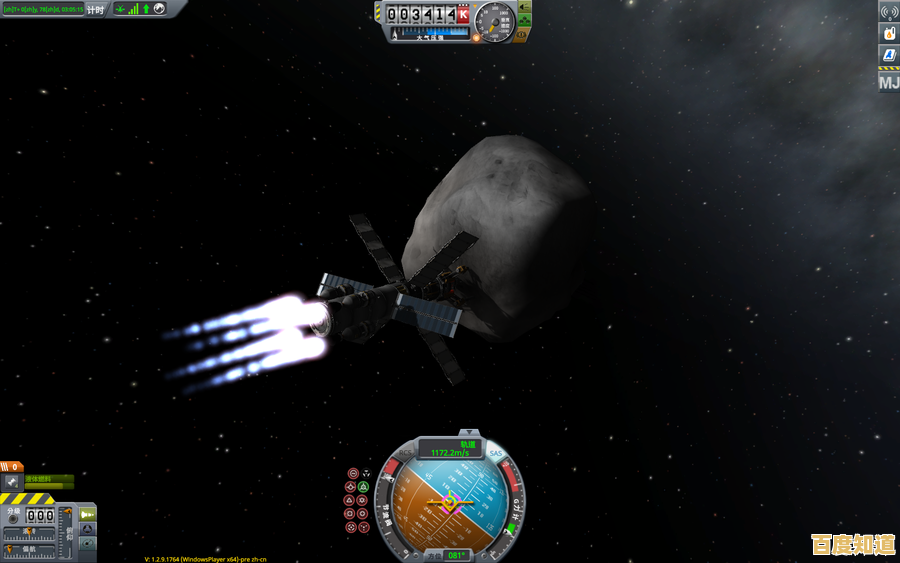Open the green terrain tab beside altimeter
Viewport: 900px width, 563px height.
pos(524,20)
